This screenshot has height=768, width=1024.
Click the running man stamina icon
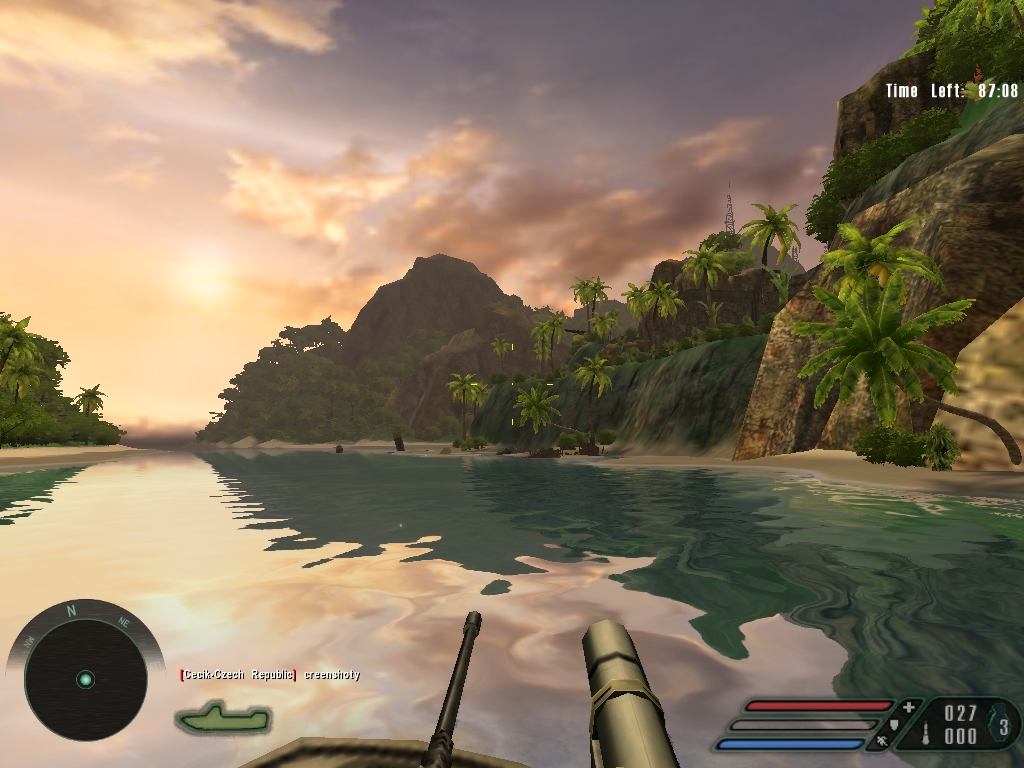click(883, 742)
